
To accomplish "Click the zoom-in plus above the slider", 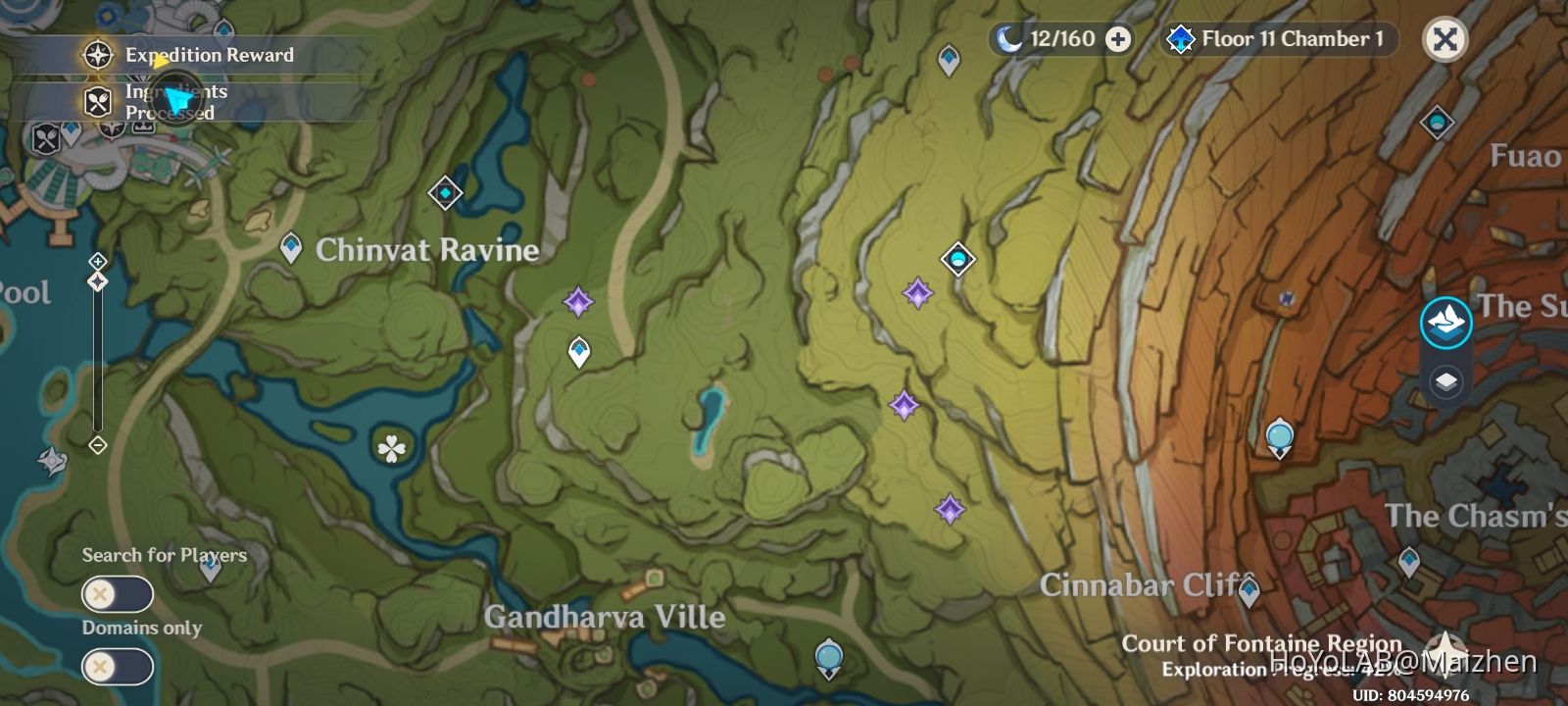I will (97, 261).
